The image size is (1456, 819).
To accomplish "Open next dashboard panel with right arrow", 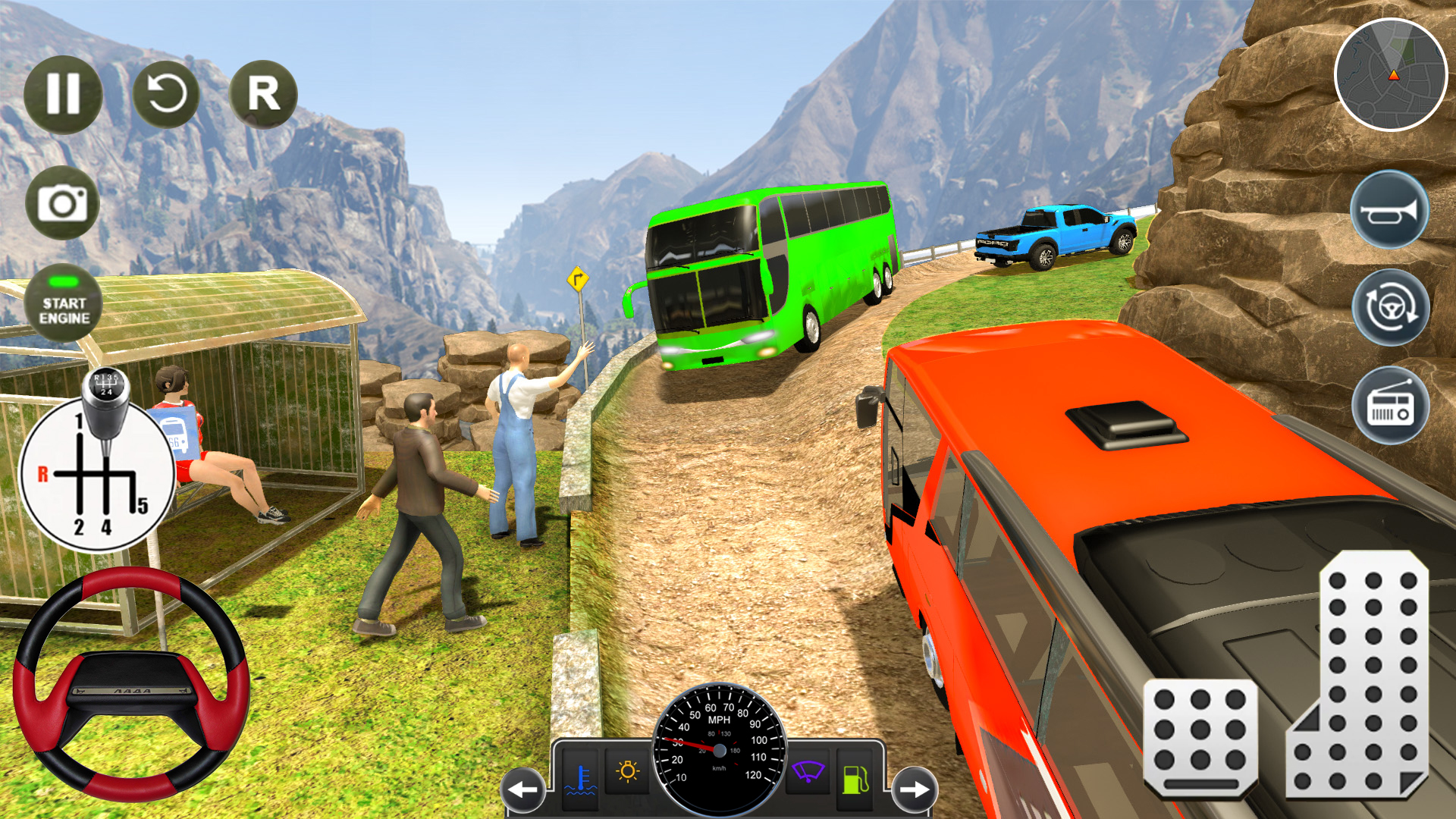I will 913,789.
